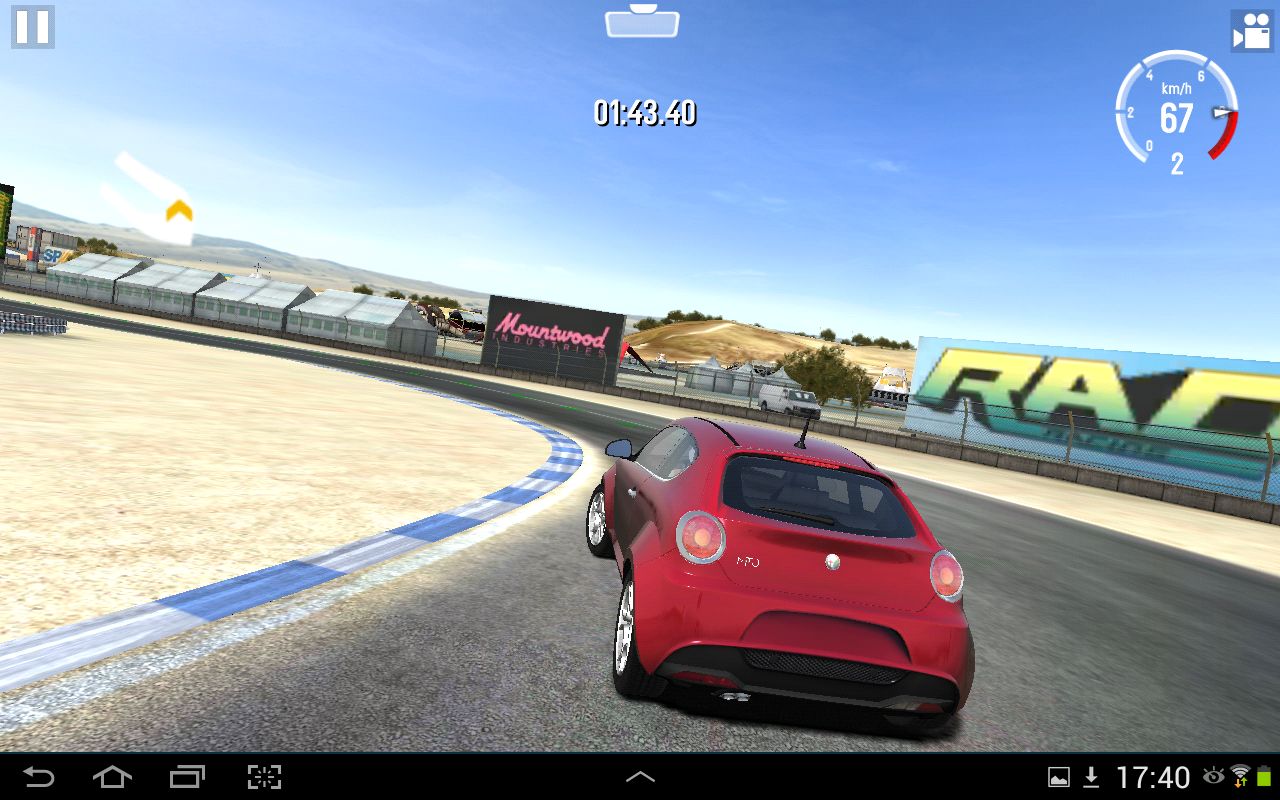Tap the Home navigation icon
Screen dimensions: 1280x800
113,777
